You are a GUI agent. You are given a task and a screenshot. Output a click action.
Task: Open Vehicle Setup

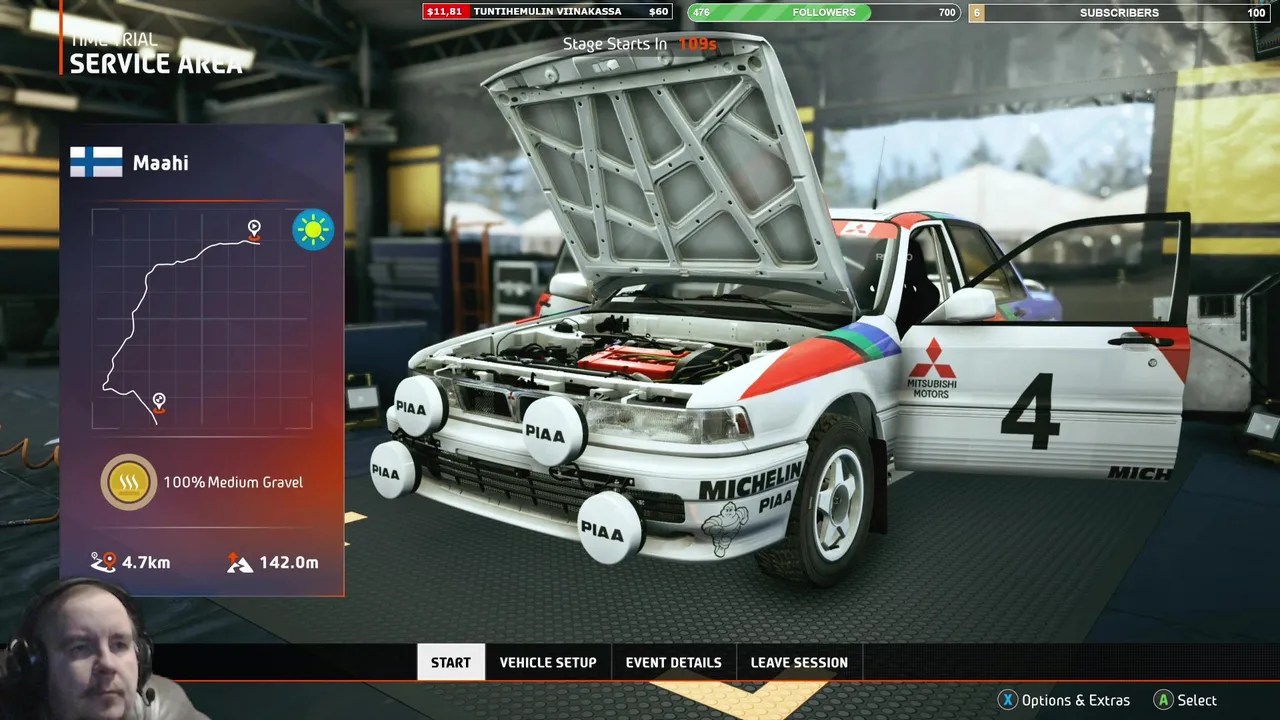coord(548,662)
